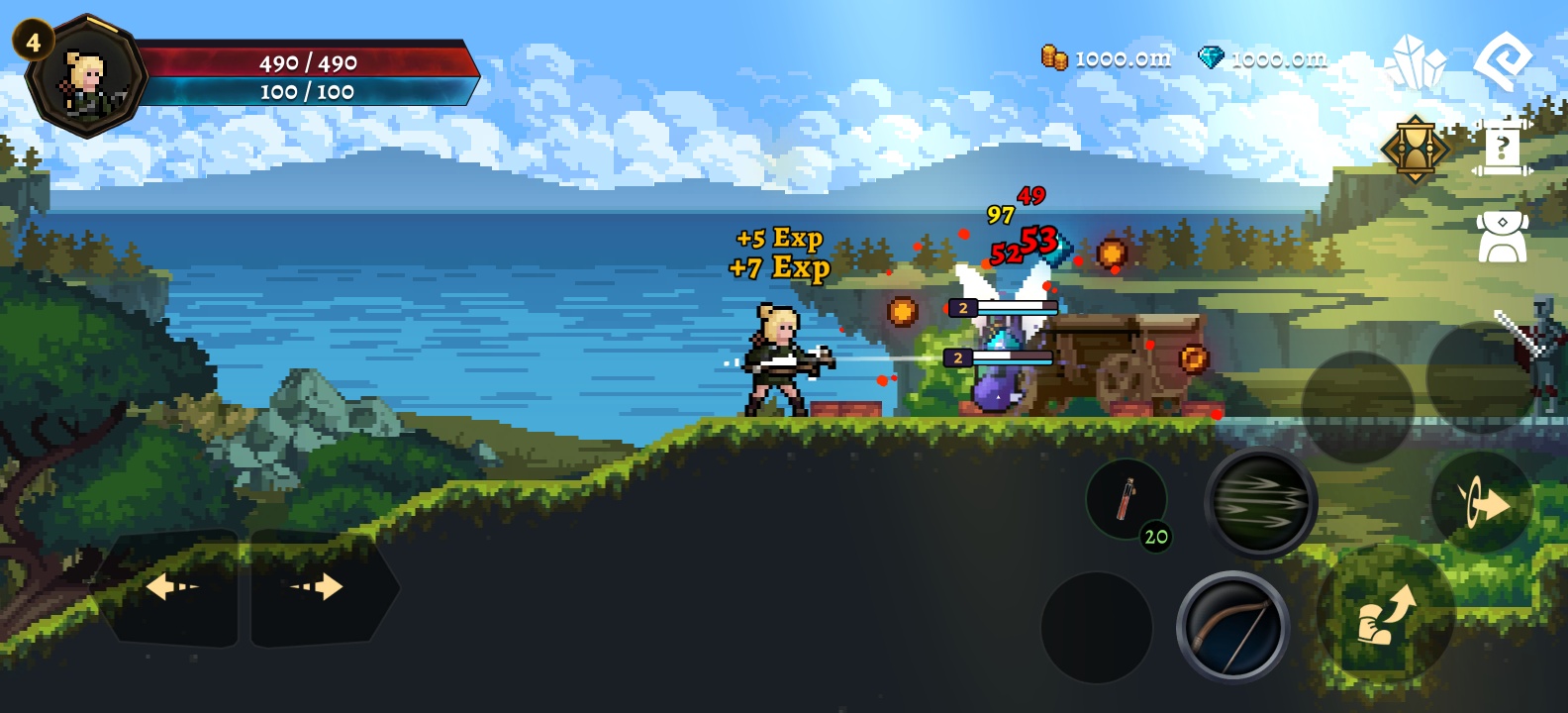Trigger the dash arrow ability

tap(1482, 504)
